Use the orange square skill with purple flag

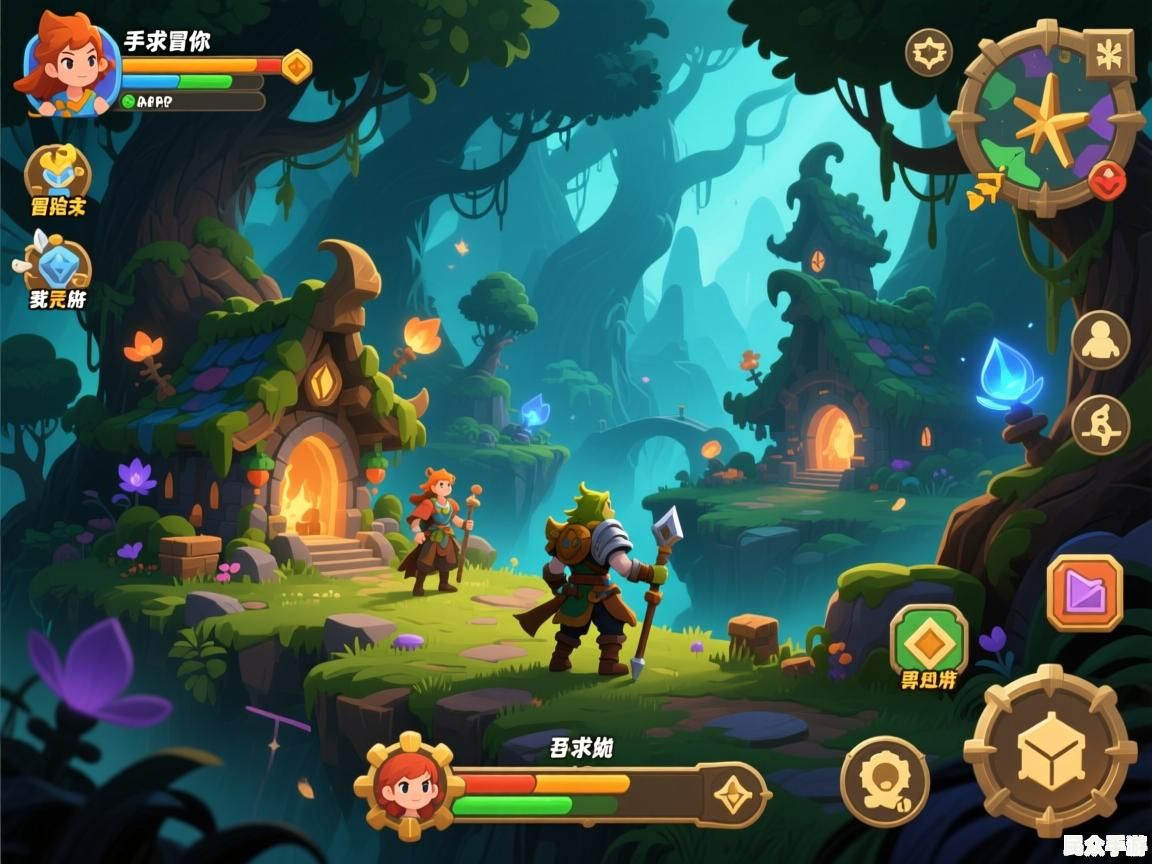click(x=1084, y=593)
